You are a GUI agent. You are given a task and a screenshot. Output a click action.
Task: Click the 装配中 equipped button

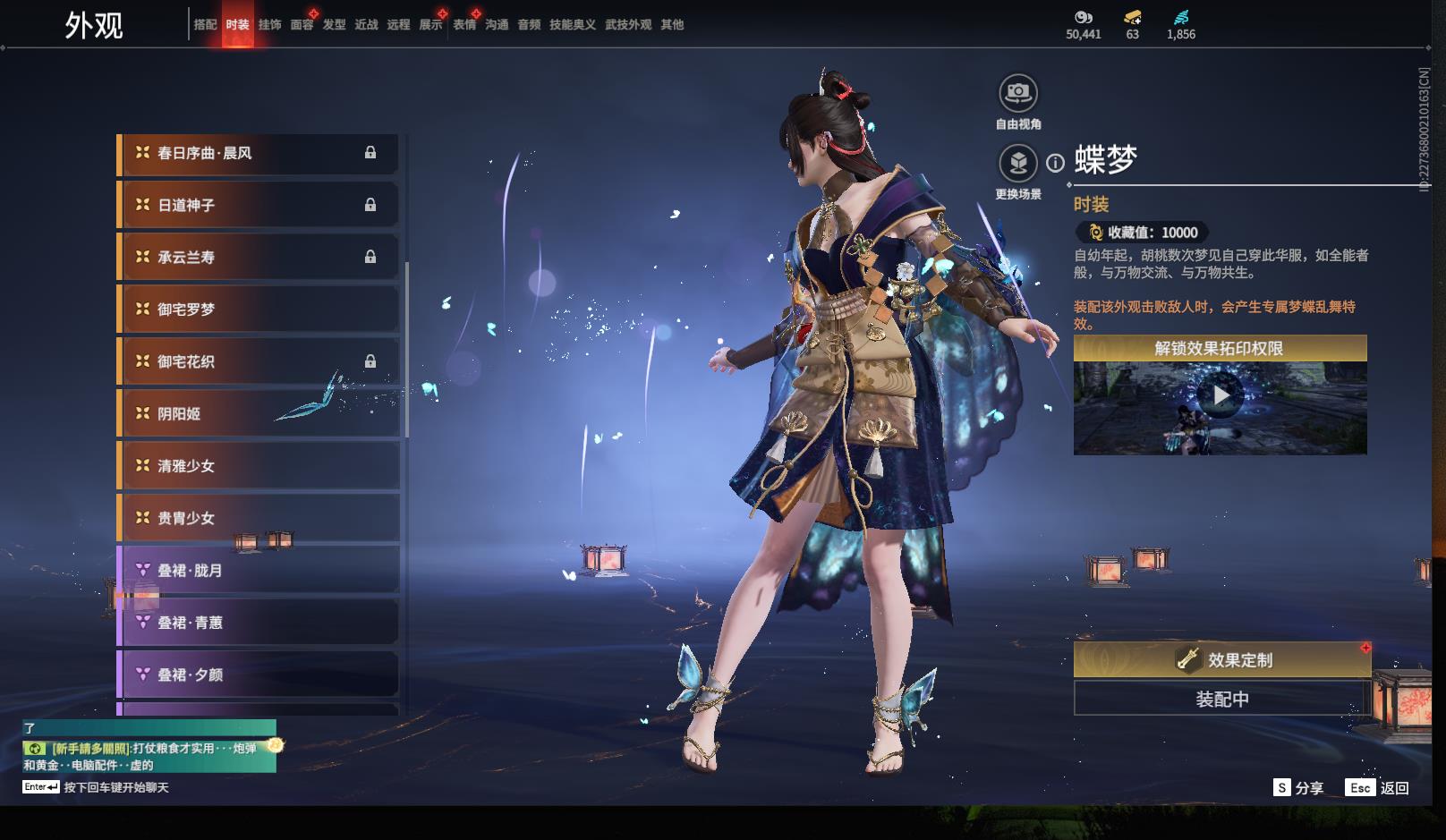point(1222,699)
